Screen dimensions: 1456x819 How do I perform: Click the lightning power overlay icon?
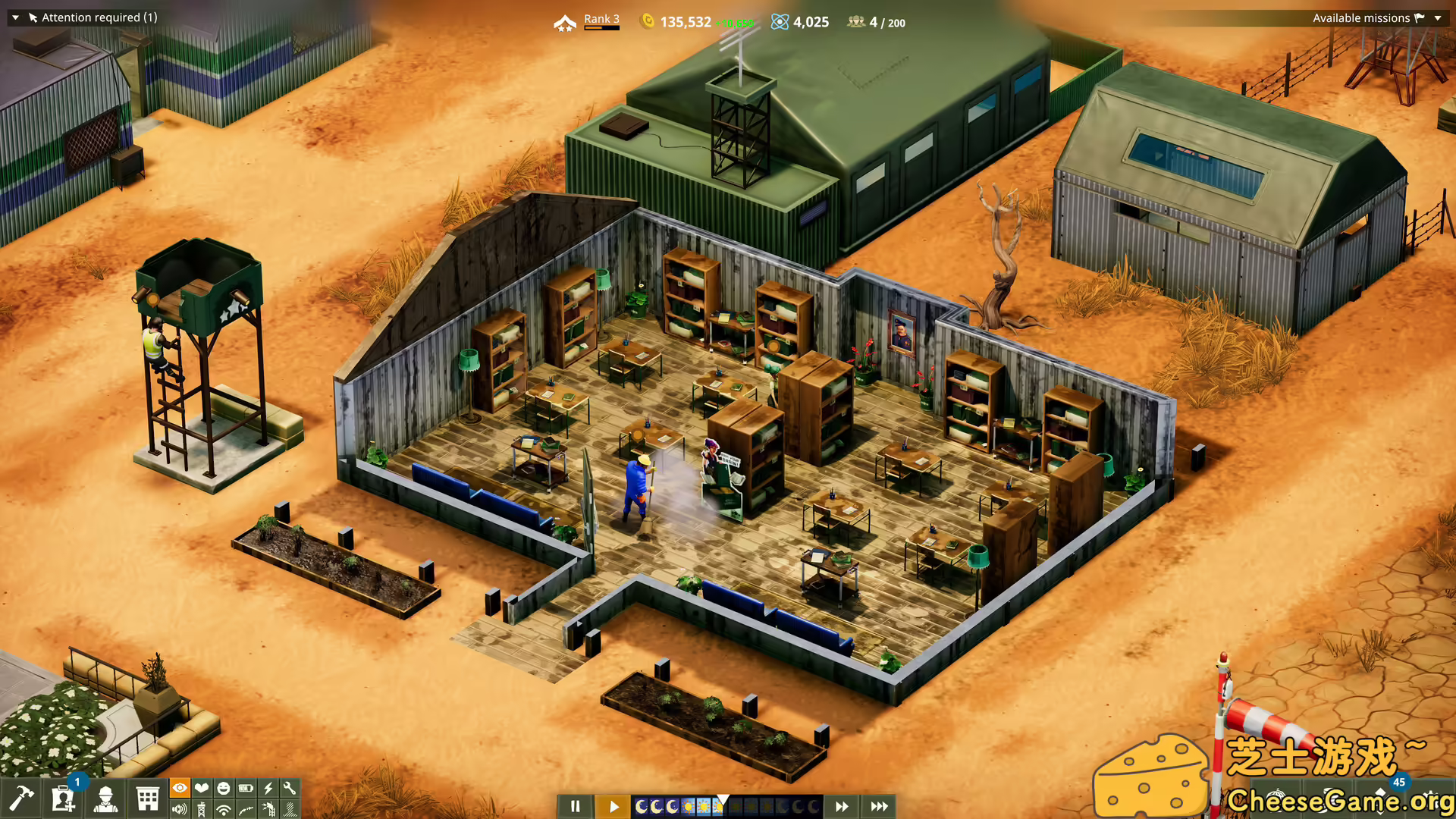pos(268,788)
